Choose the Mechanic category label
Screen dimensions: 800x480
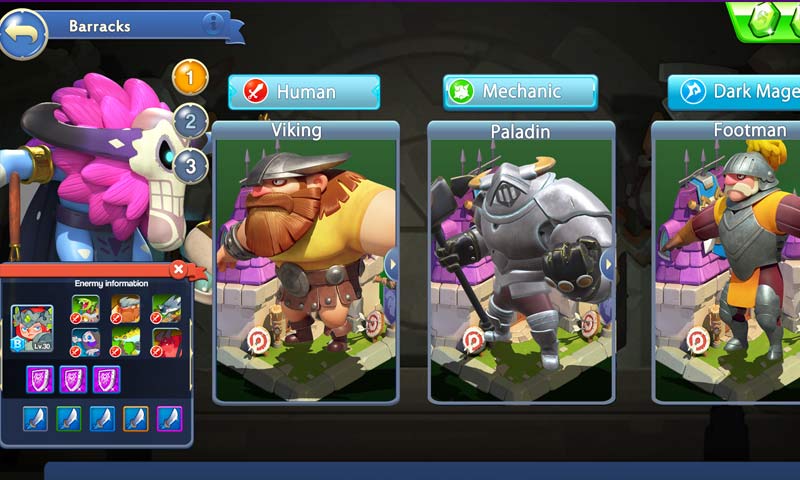coord(520,92)
